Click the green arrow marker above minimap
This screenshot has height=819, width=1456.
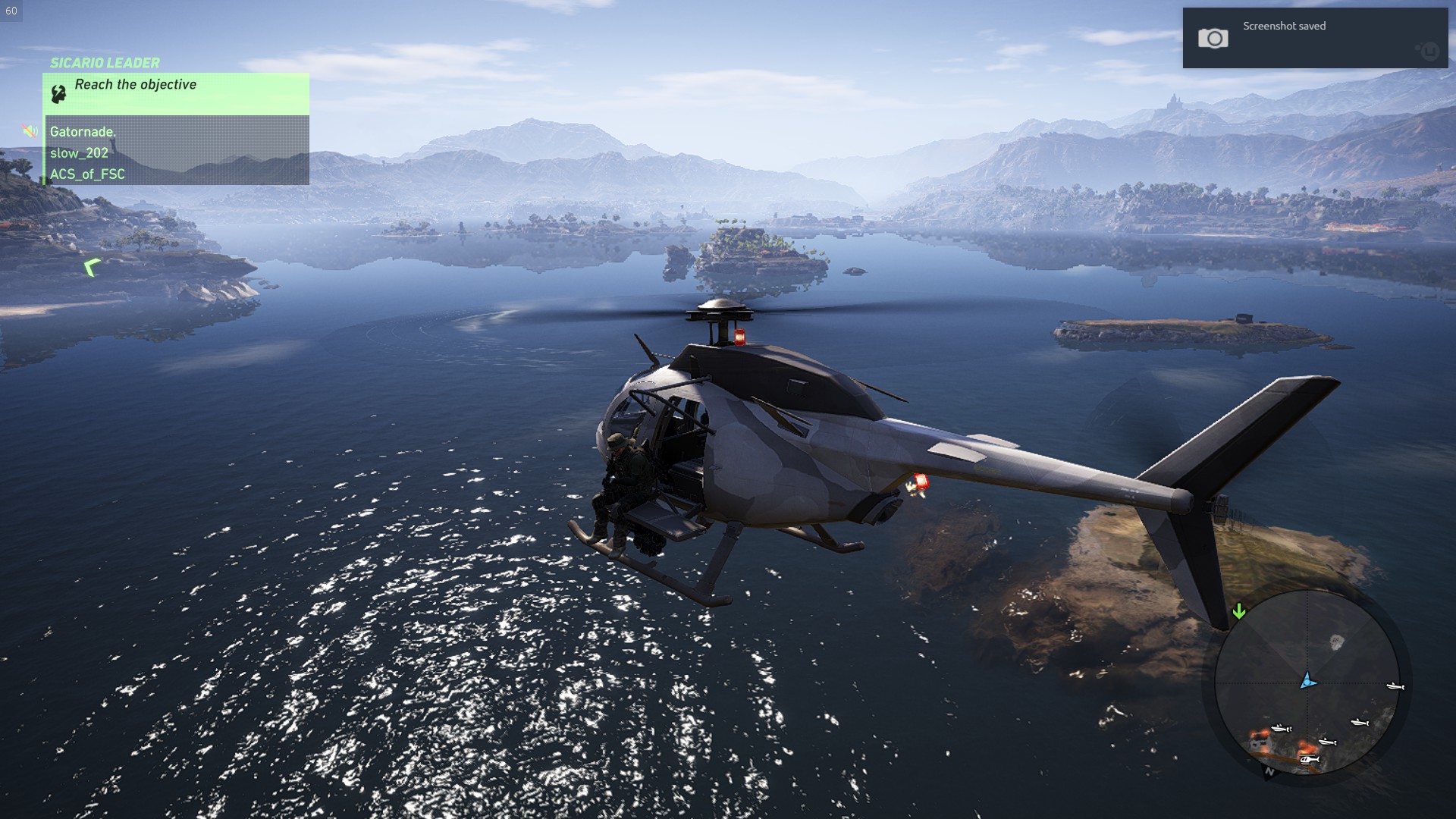coord(1239,611)
